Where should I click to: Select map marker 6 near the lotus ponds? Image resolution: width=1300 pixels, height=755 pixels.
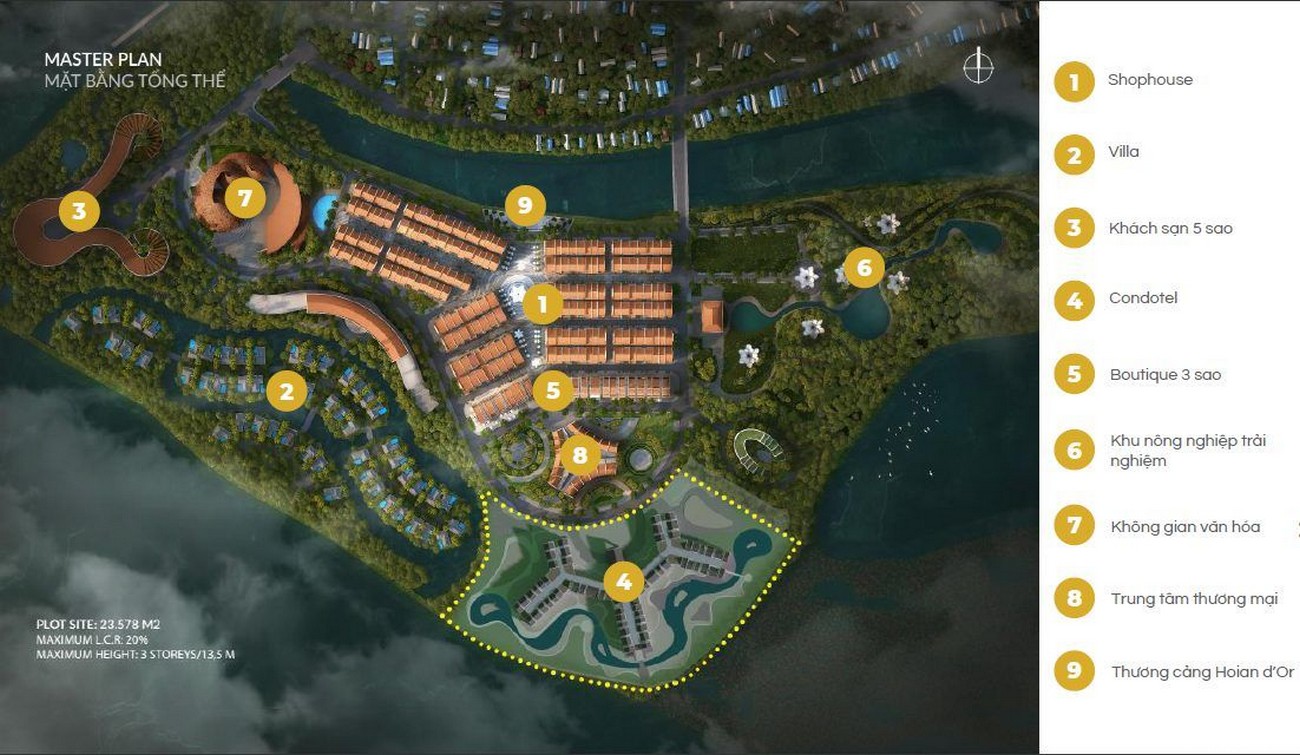coord(864,267)
